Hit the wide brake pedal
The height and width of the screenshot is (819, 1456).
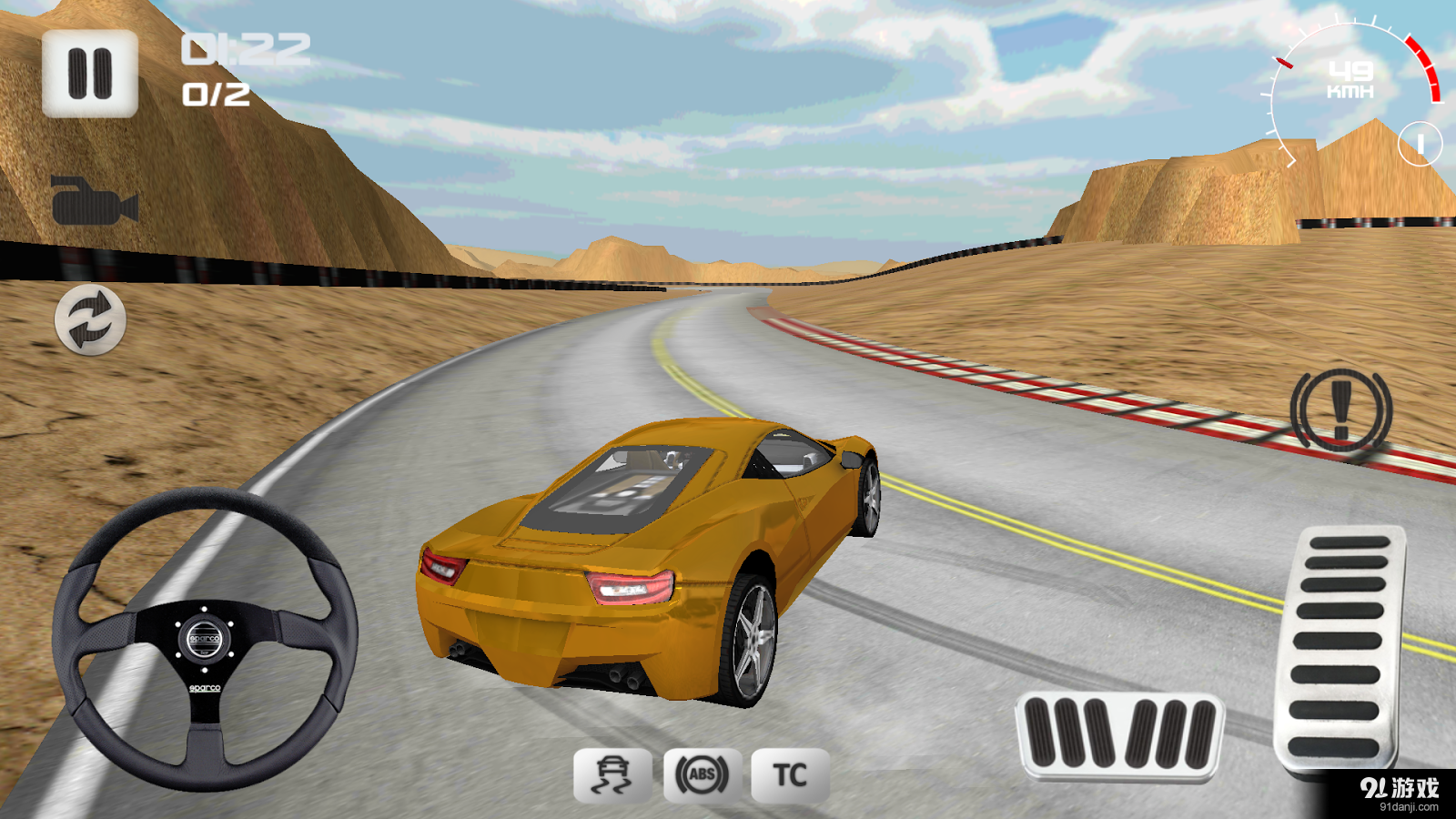[1119, 735]
